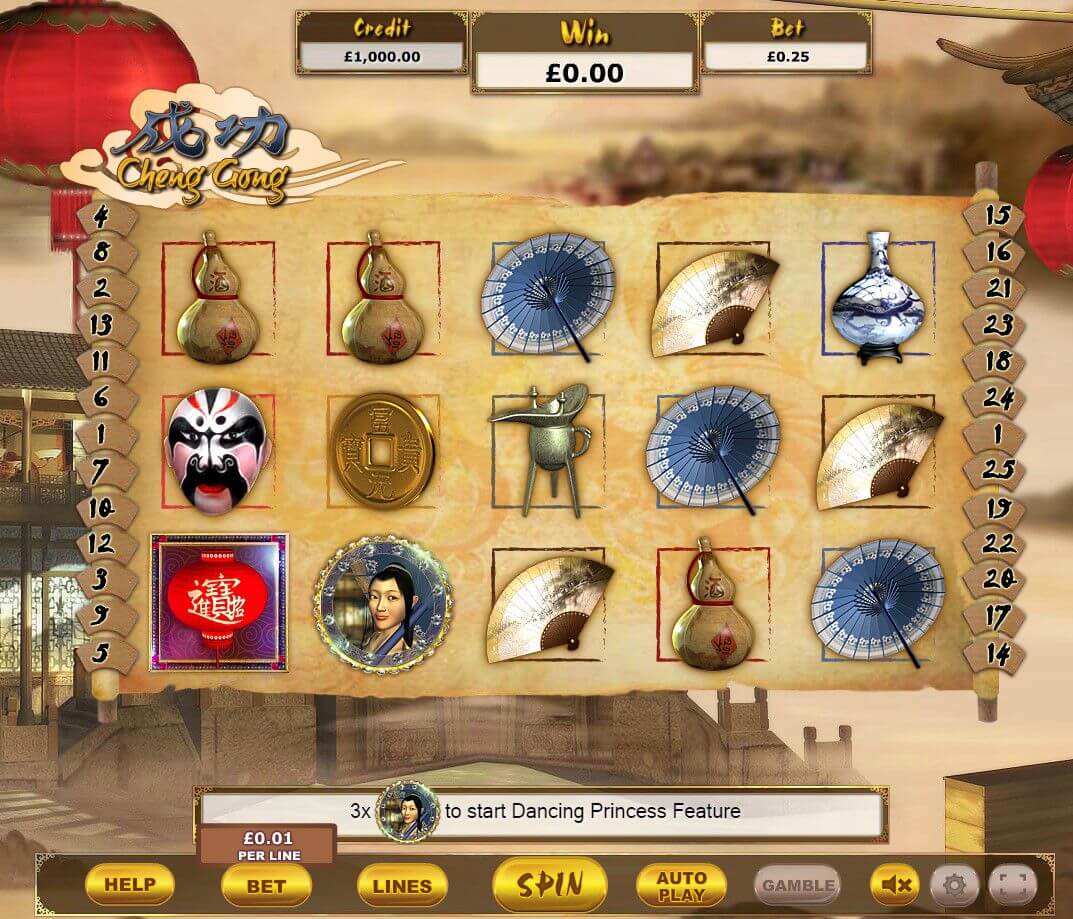Image resolution: width=1073 pixels, height=919 pixels.
Task: Select payline 5 marker
Action: click(x=102, y=654)
